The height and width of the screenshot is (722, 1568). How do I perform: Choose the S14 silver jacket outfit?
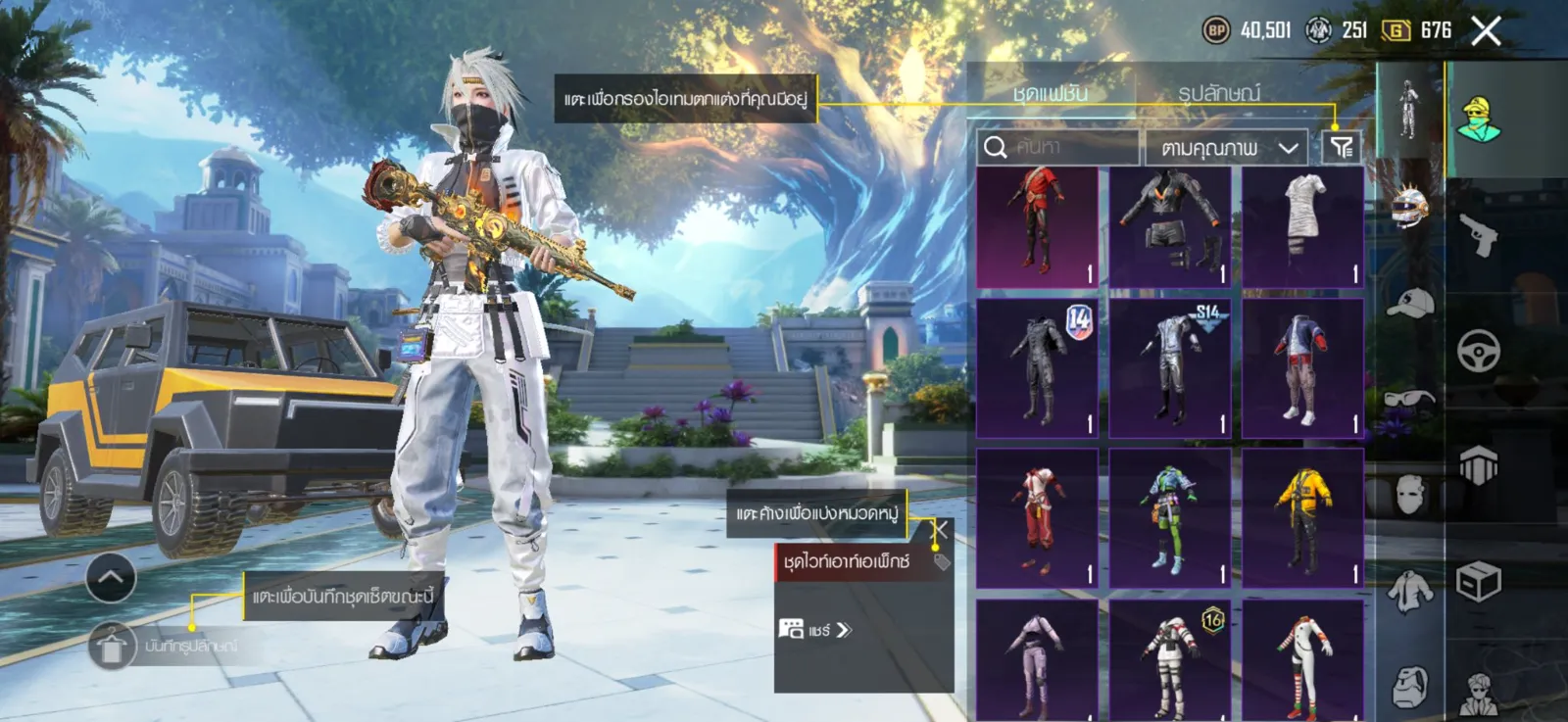1170,368
